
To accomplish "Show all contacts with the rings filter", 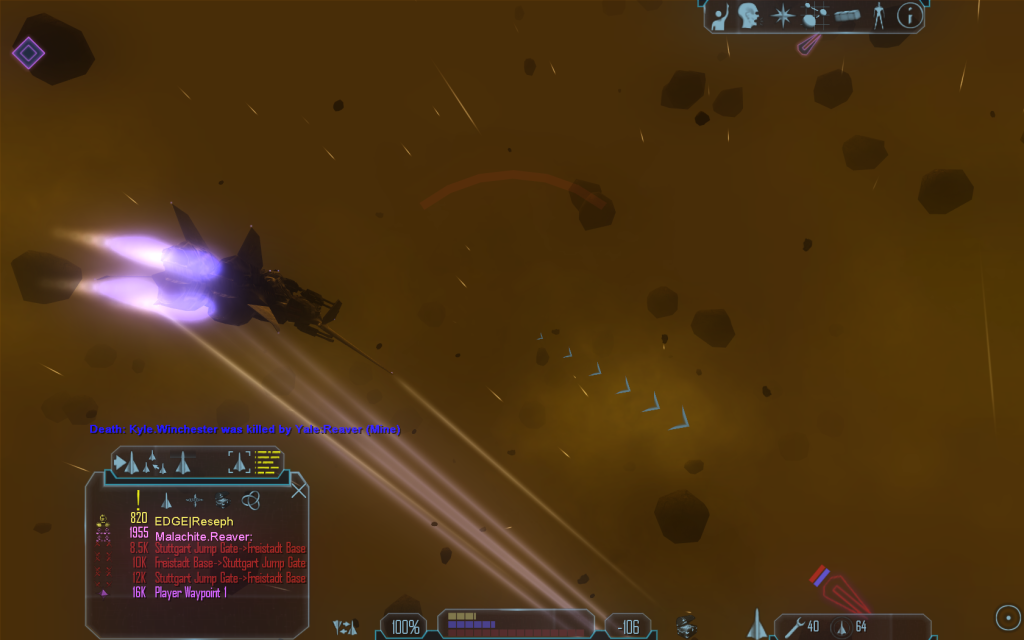I will pyautogui.click(x=251, y=499).
